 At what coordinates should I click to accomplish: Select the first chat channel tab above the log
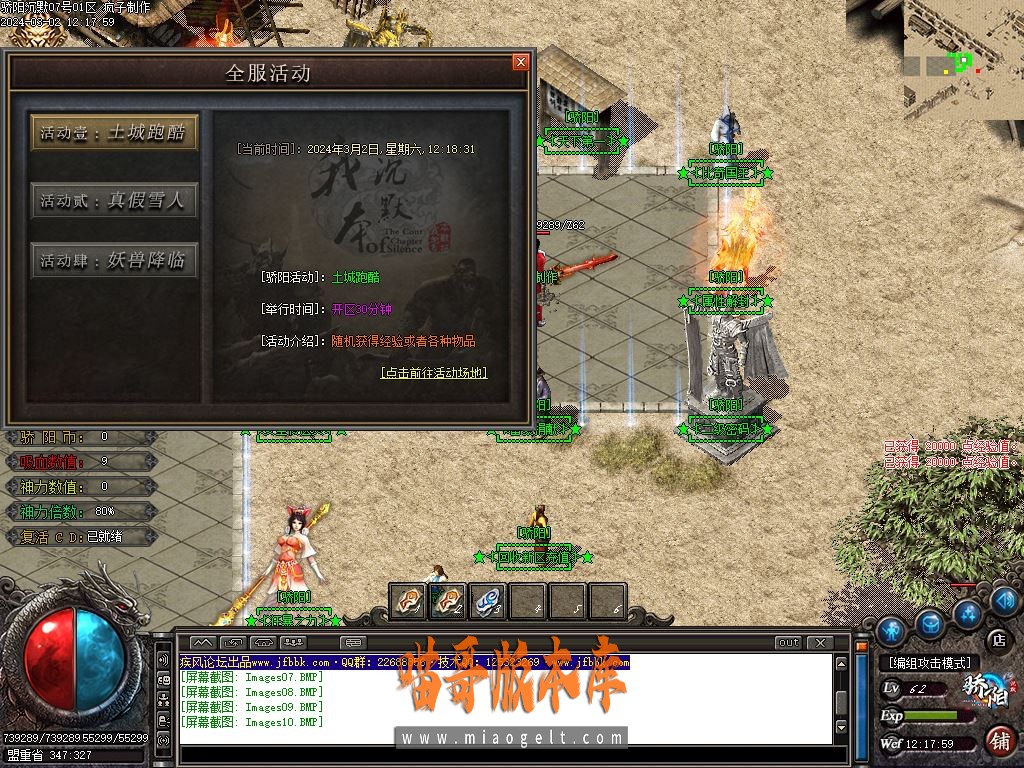pyautogui.click(x=203, y=643)
